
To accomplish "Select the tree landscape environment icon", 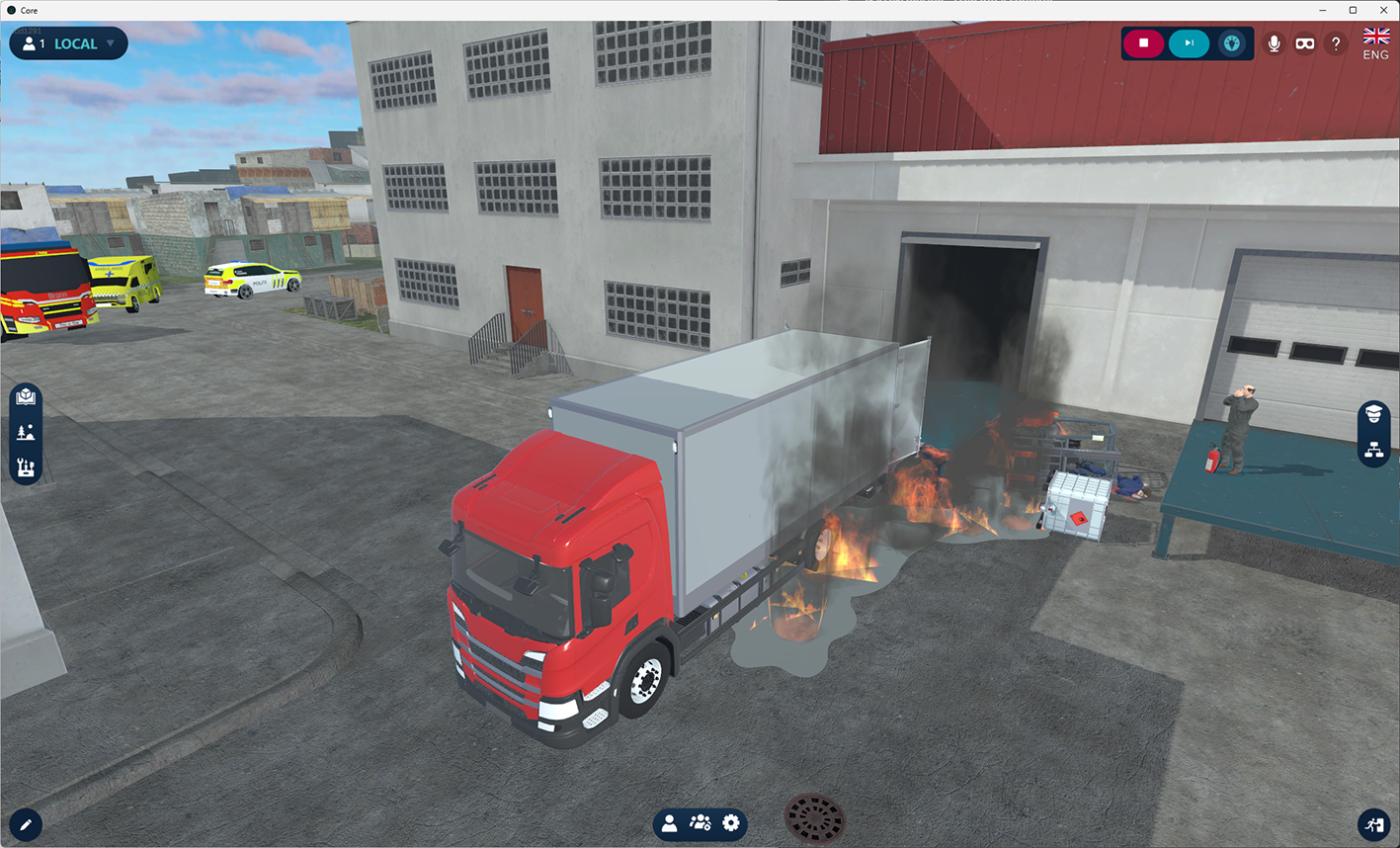I will pyautogui.click(x=26, y=432).
